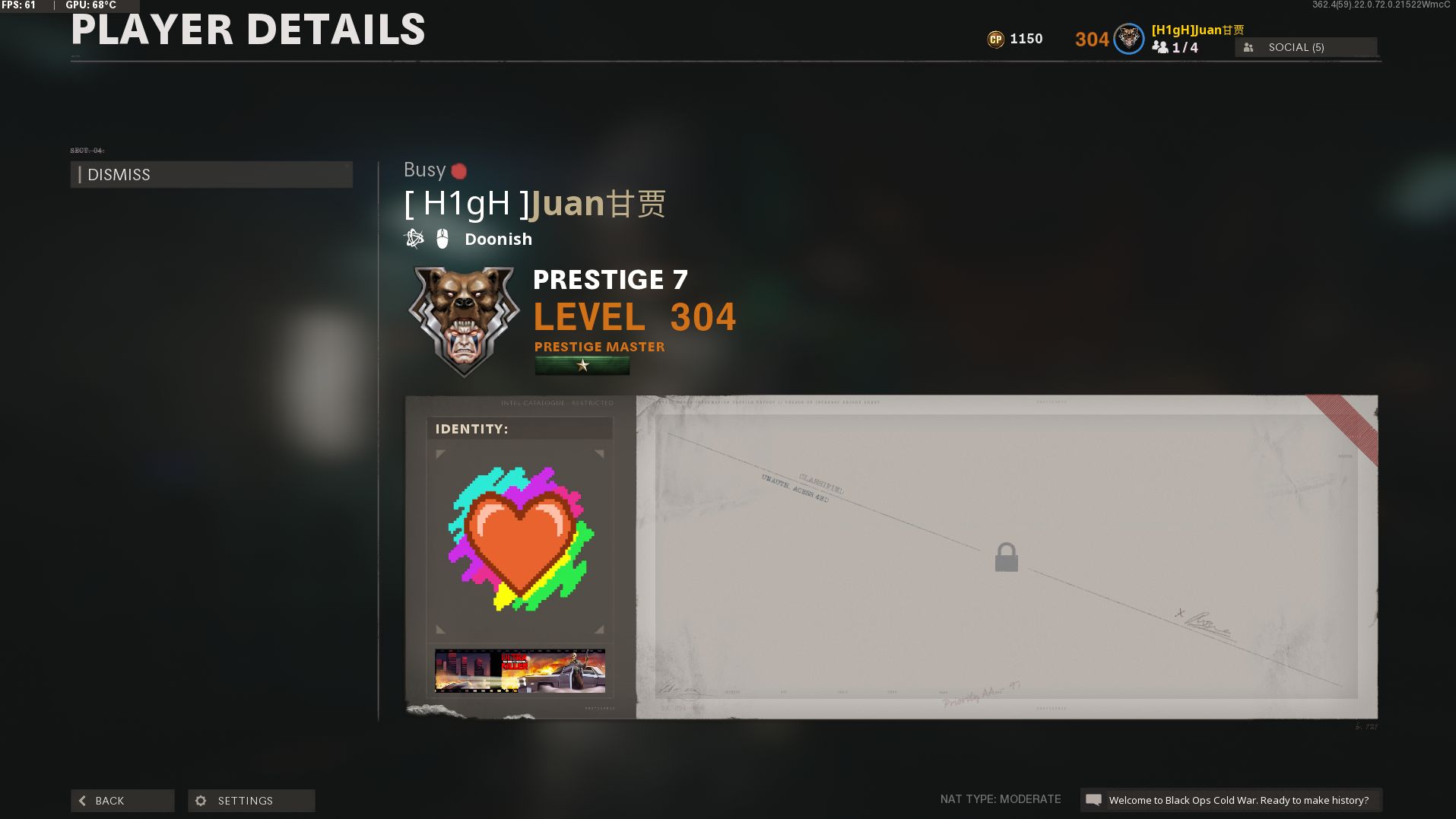Click the retro calling card strip below the emblem

pos(519,670)
